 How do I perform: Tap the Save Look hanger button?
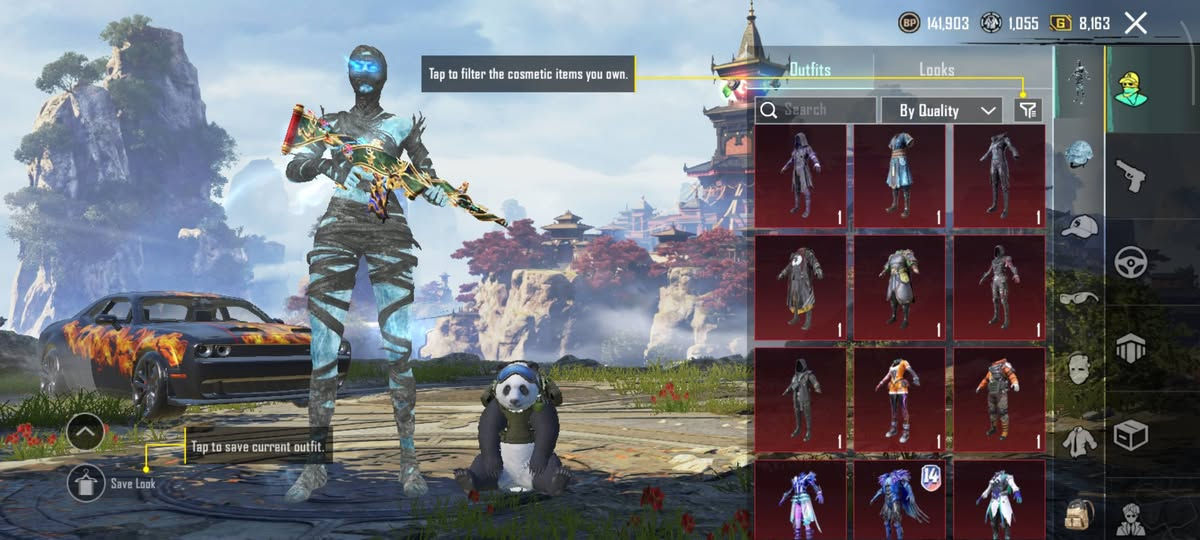tap(87, 483)
